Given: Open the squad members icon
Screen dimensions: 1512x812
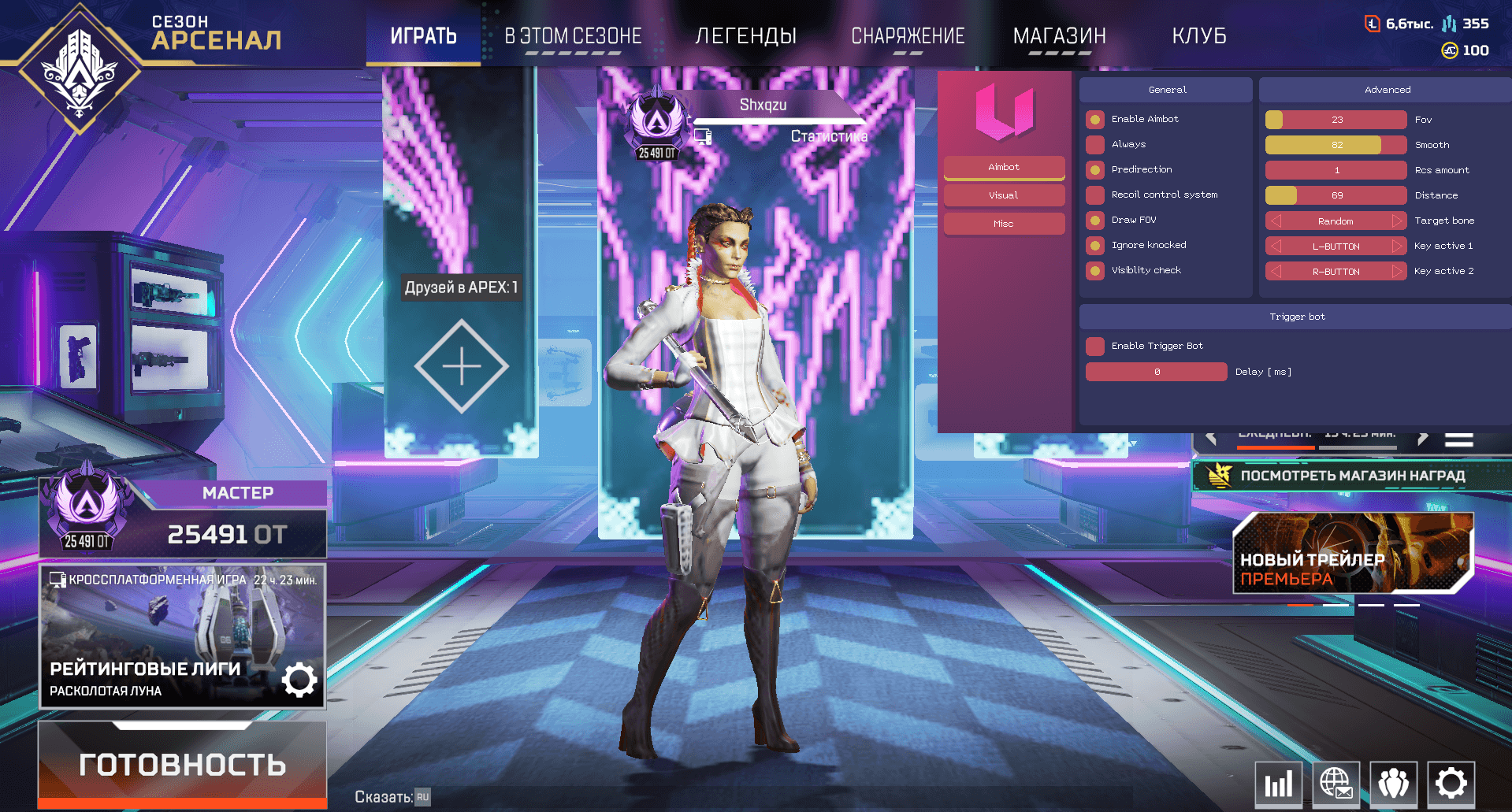Looking at the screenshot, I should [x=1394, y=784].
